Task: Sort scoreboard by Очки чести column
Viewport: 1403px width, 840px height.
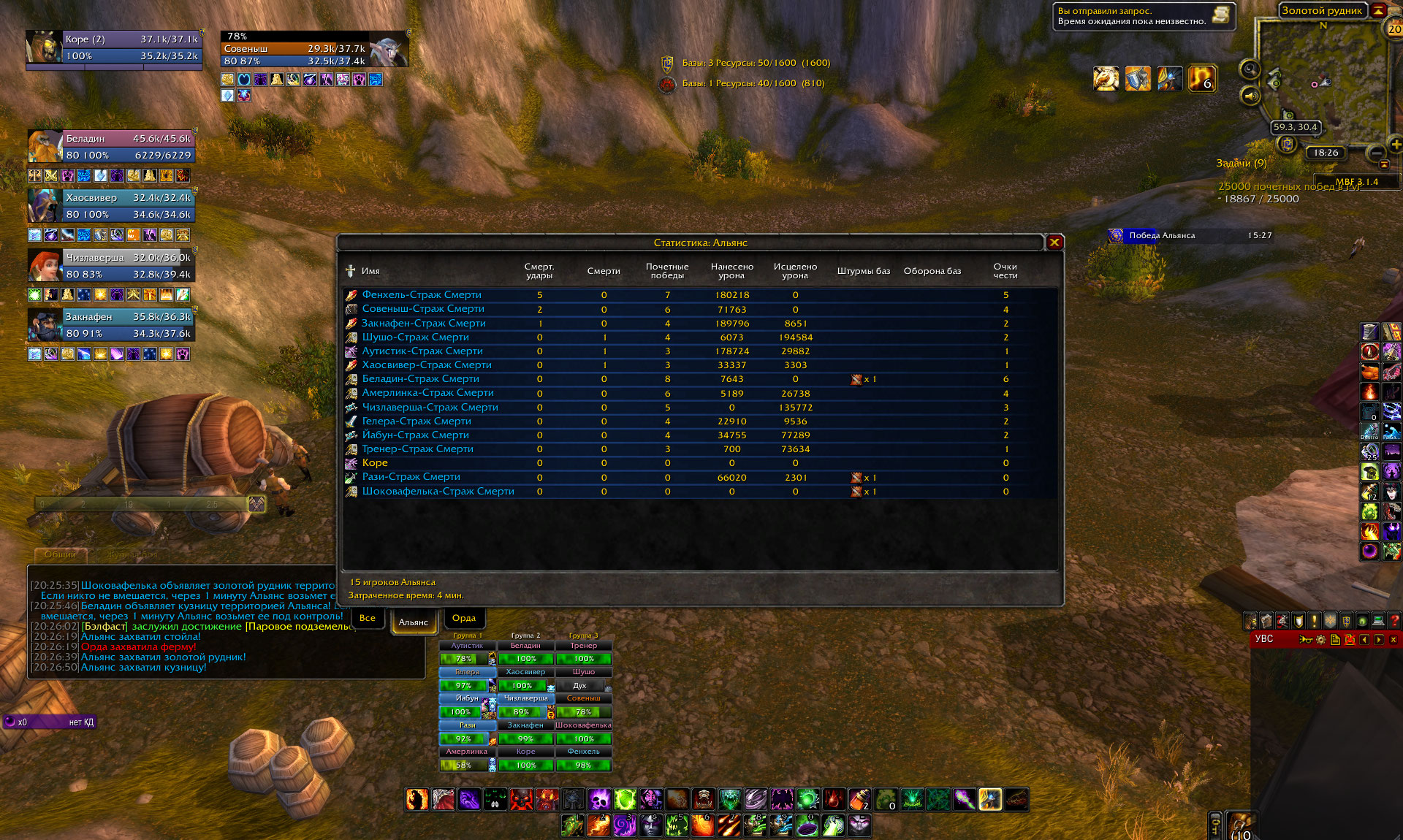Action: [x=1005, y=271]
